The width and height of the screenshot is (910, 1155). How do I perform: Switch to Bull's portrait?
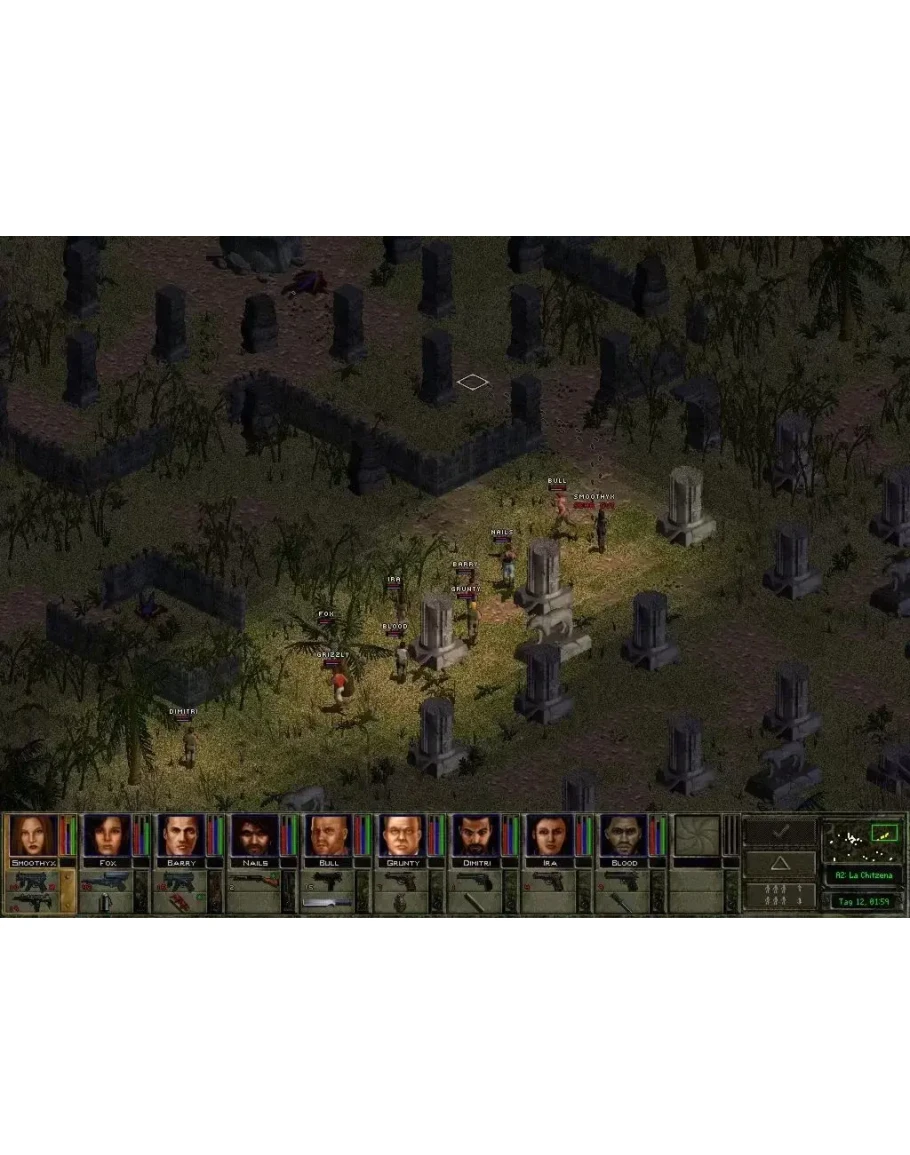[328, 834]
